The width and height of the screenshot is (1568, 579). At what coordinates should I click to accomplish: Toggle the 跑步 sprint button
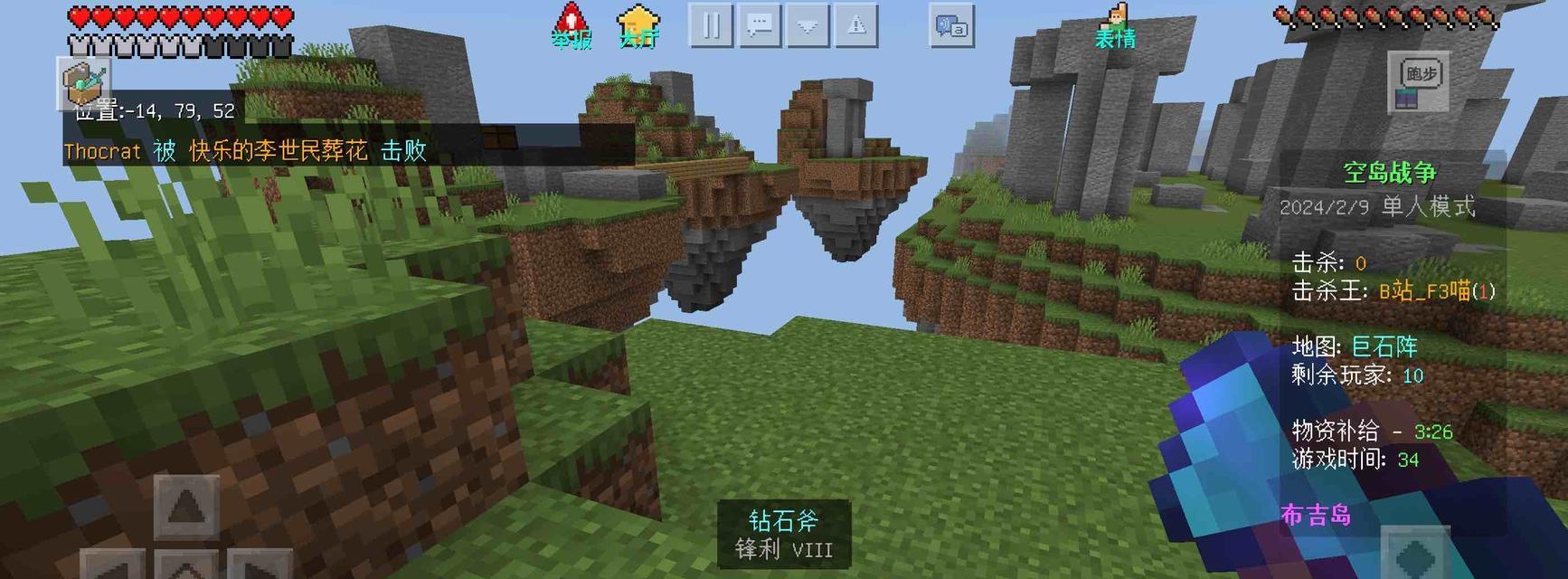[1419, 82]
